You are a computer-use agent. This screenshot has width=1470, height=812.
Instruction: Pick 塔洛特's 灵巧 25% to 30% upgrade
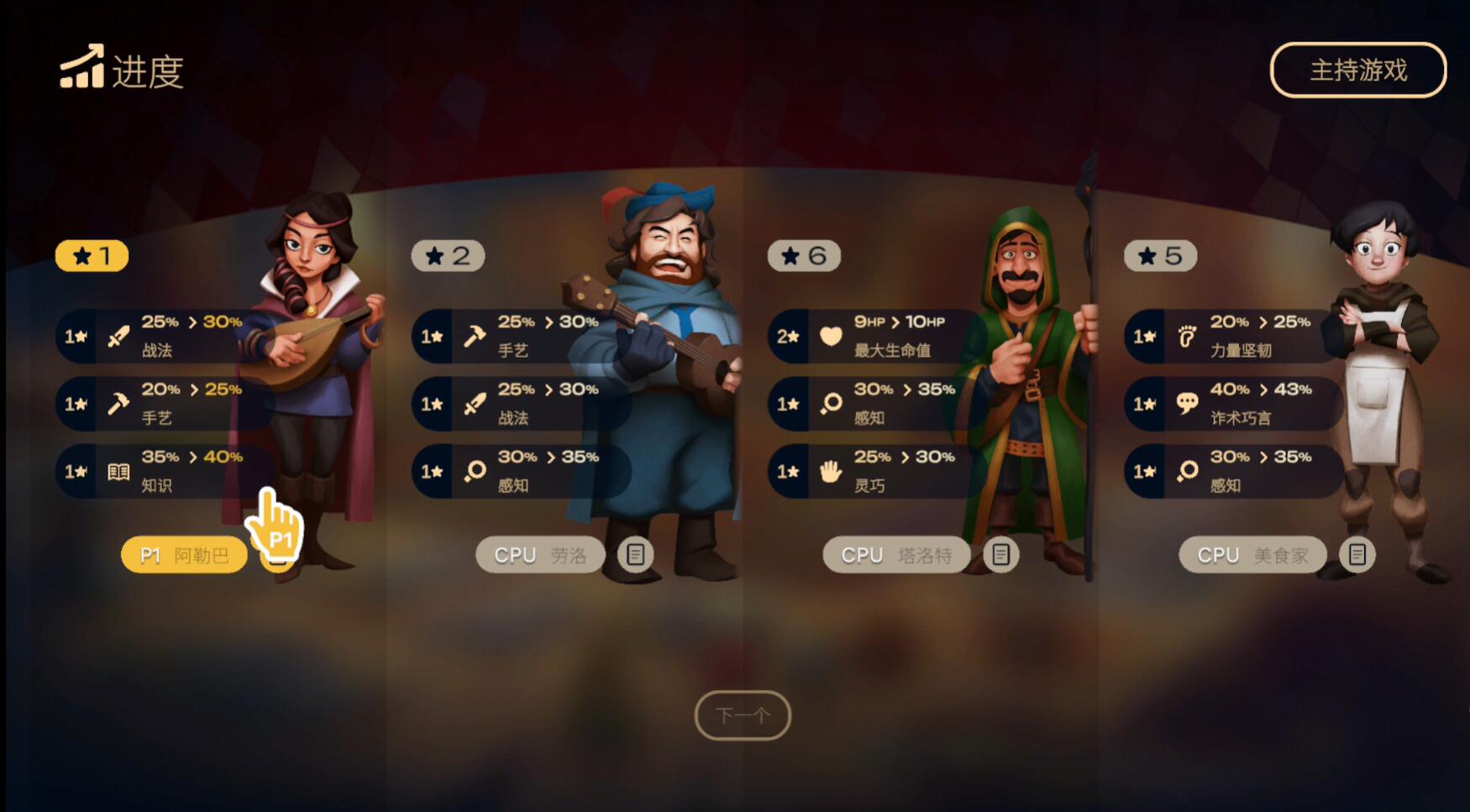(x=876, y=471)
